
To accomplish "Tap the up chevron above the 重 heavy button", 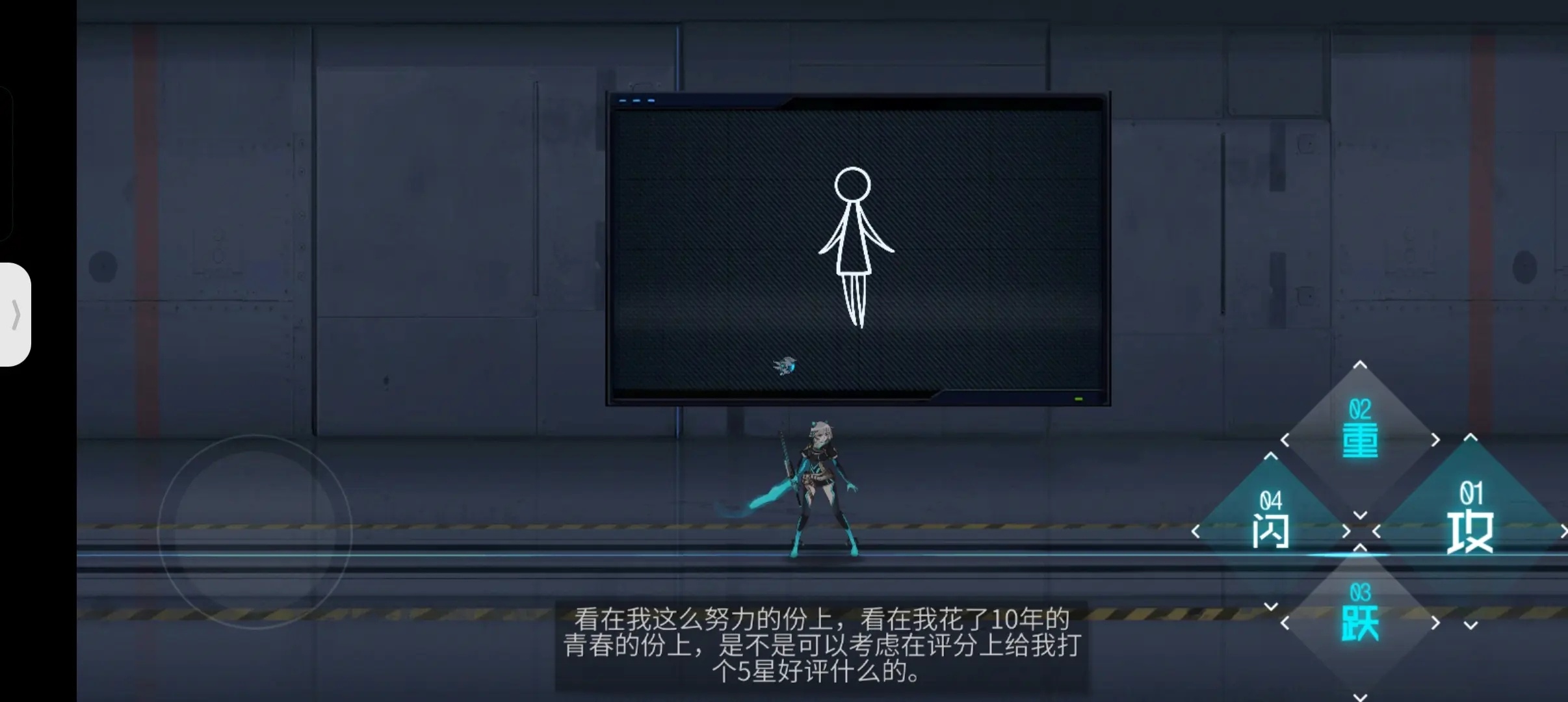I will click(x=1361, y=365).
